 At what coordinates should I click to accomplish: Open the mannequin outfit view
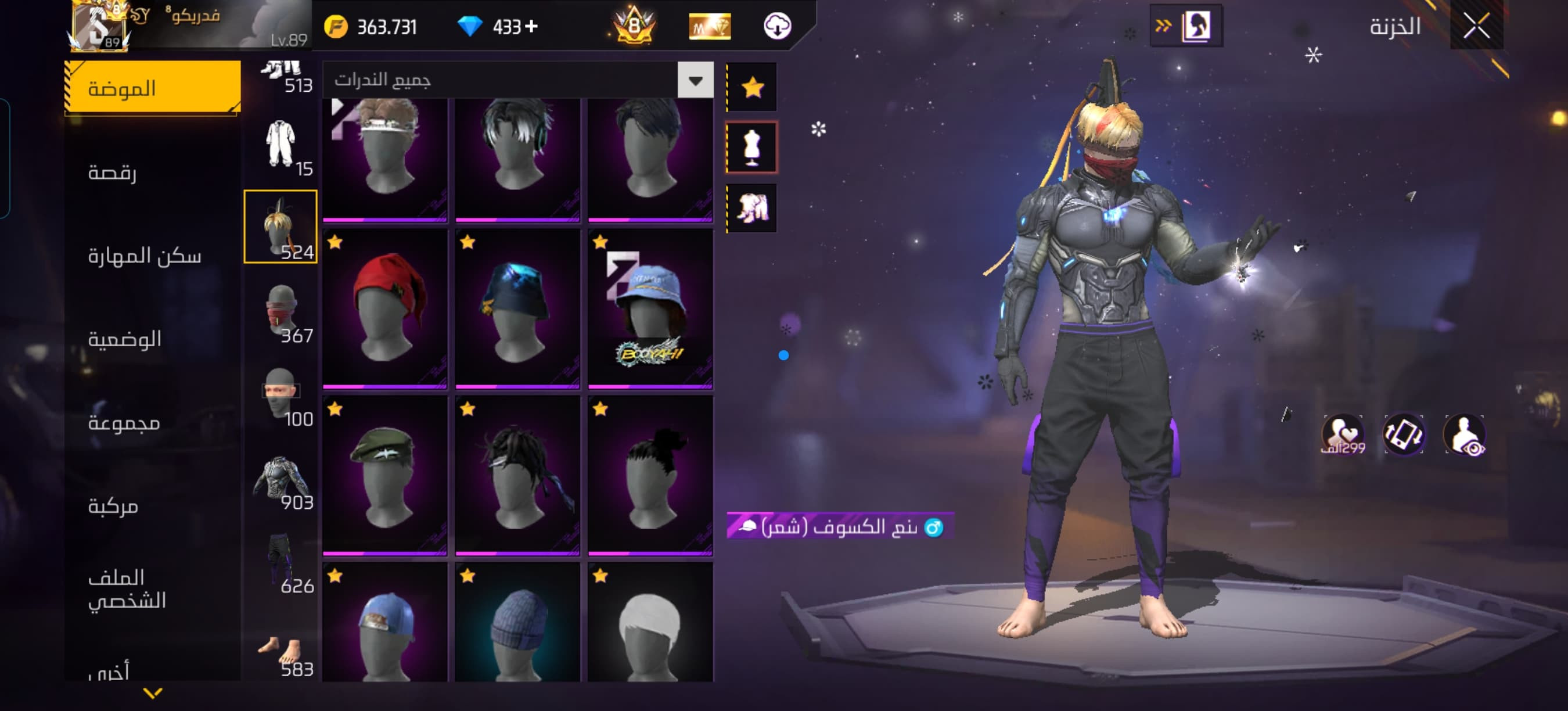[x=752, y=147]
